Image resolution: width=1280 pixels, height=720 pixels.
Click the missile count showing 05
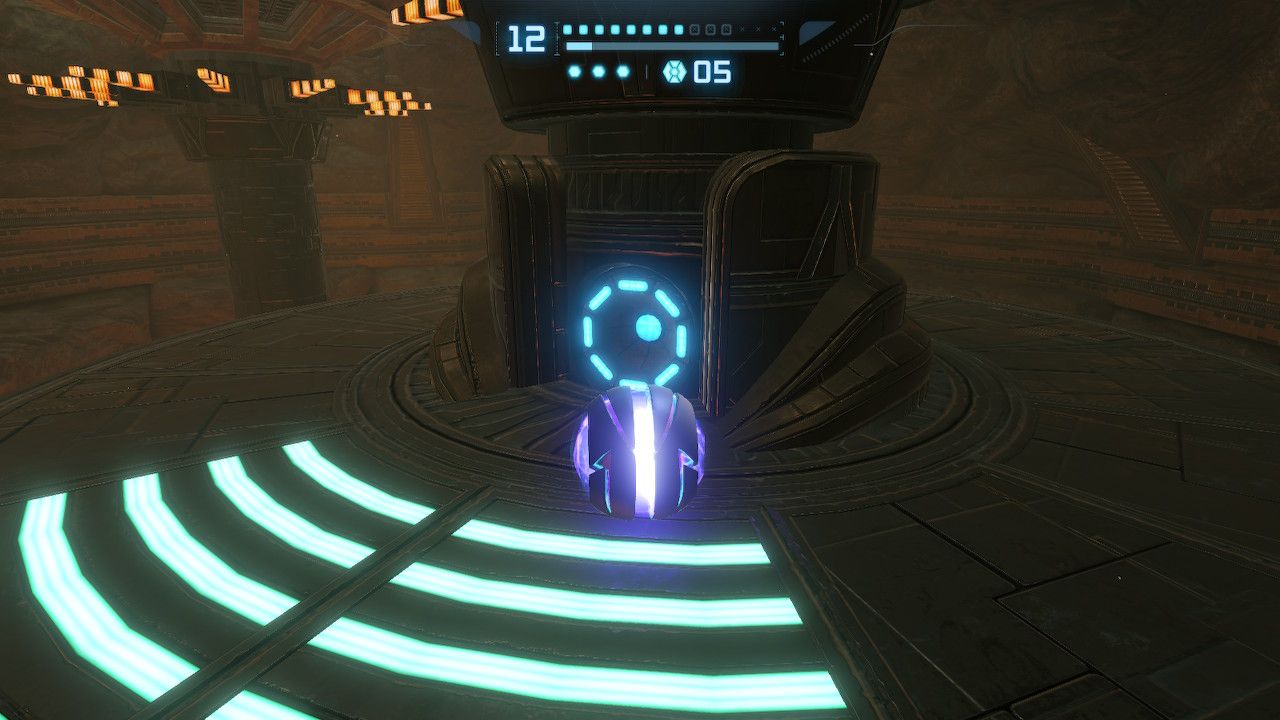pyautogui.click(x=711, y=71)
